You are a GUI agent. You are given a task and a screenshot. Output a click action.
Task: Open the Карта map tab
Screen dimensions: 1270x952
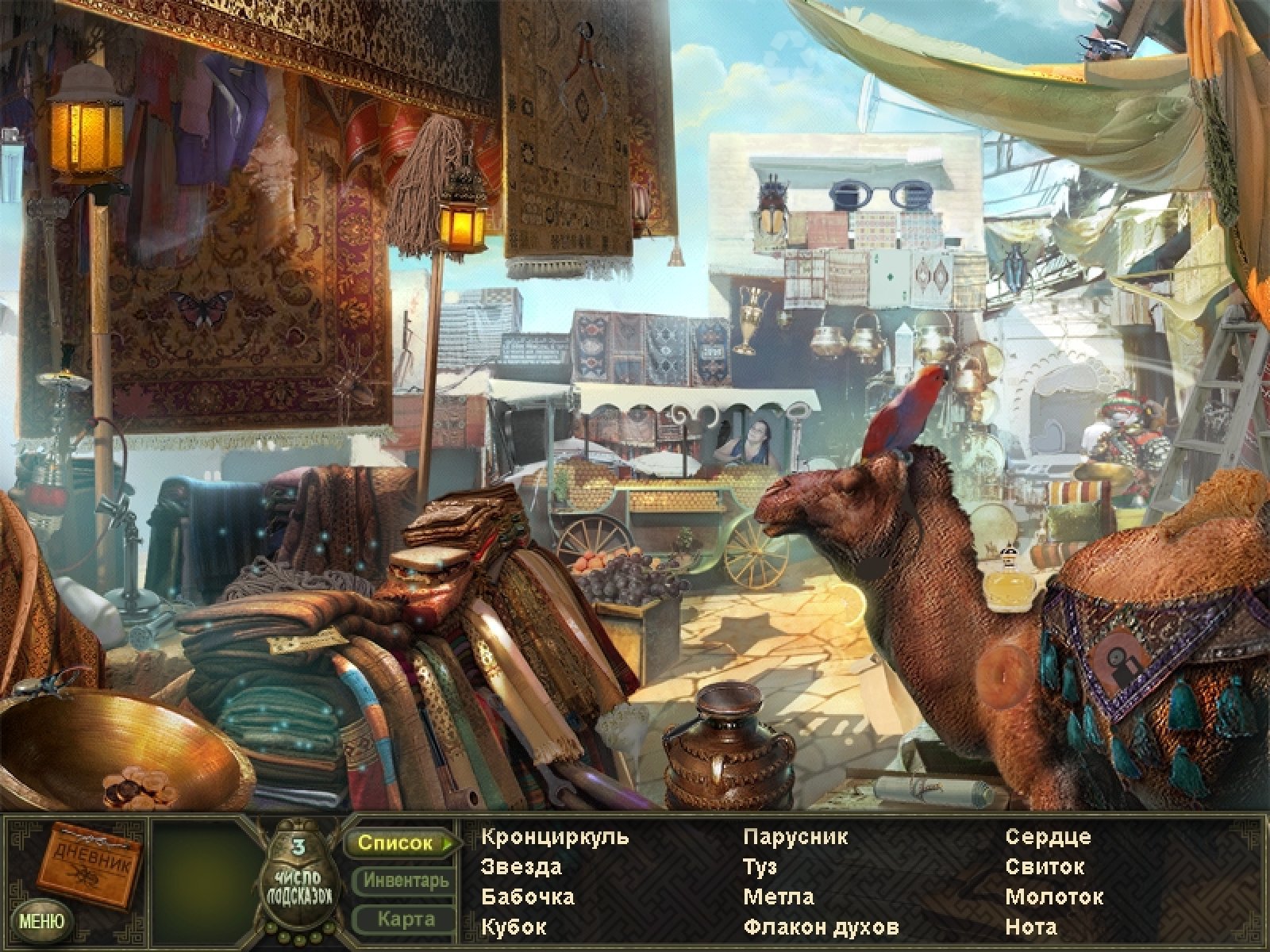[x=406, y=919]
